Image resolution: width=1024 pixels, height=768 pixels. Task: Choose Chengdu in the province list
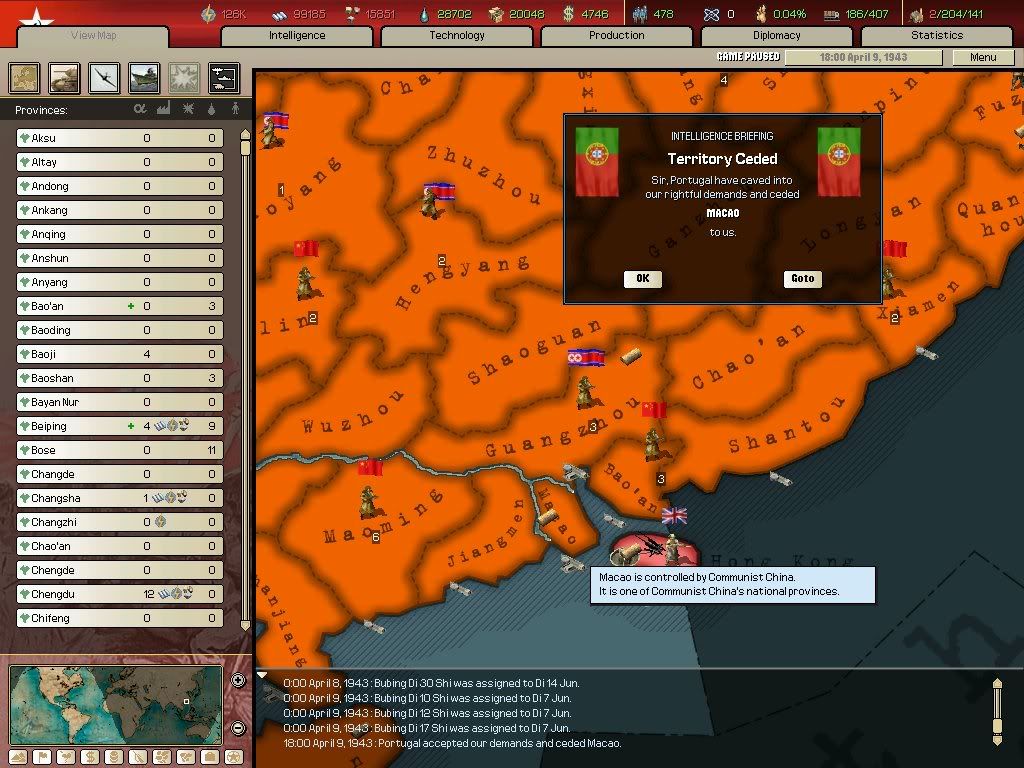point(119,594)
